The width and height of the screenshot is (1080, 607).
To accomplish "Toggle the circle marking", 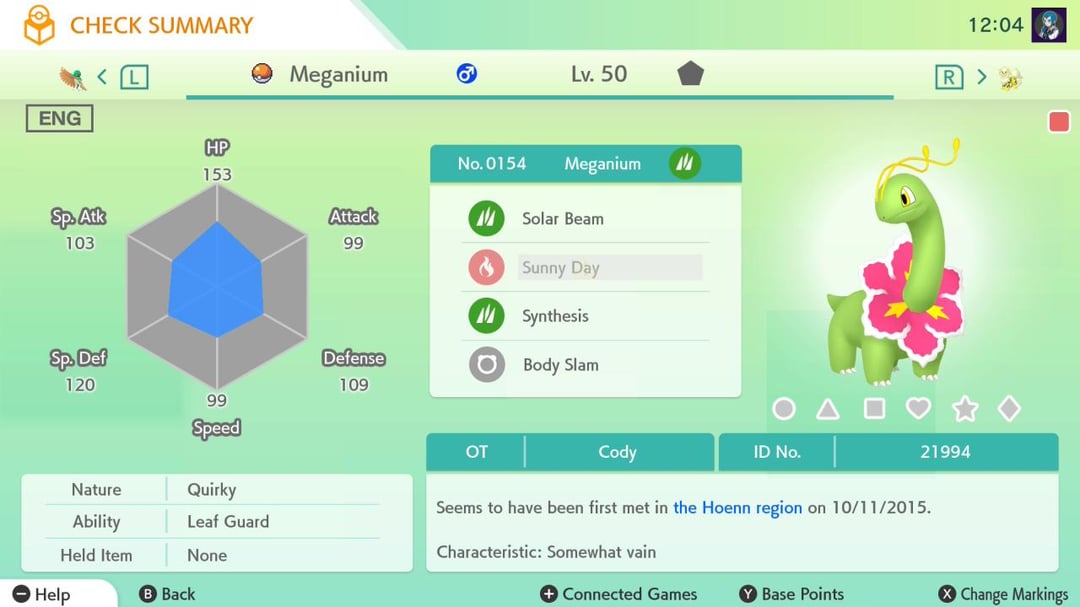I will pyautogui.click(x=784, y=409).
